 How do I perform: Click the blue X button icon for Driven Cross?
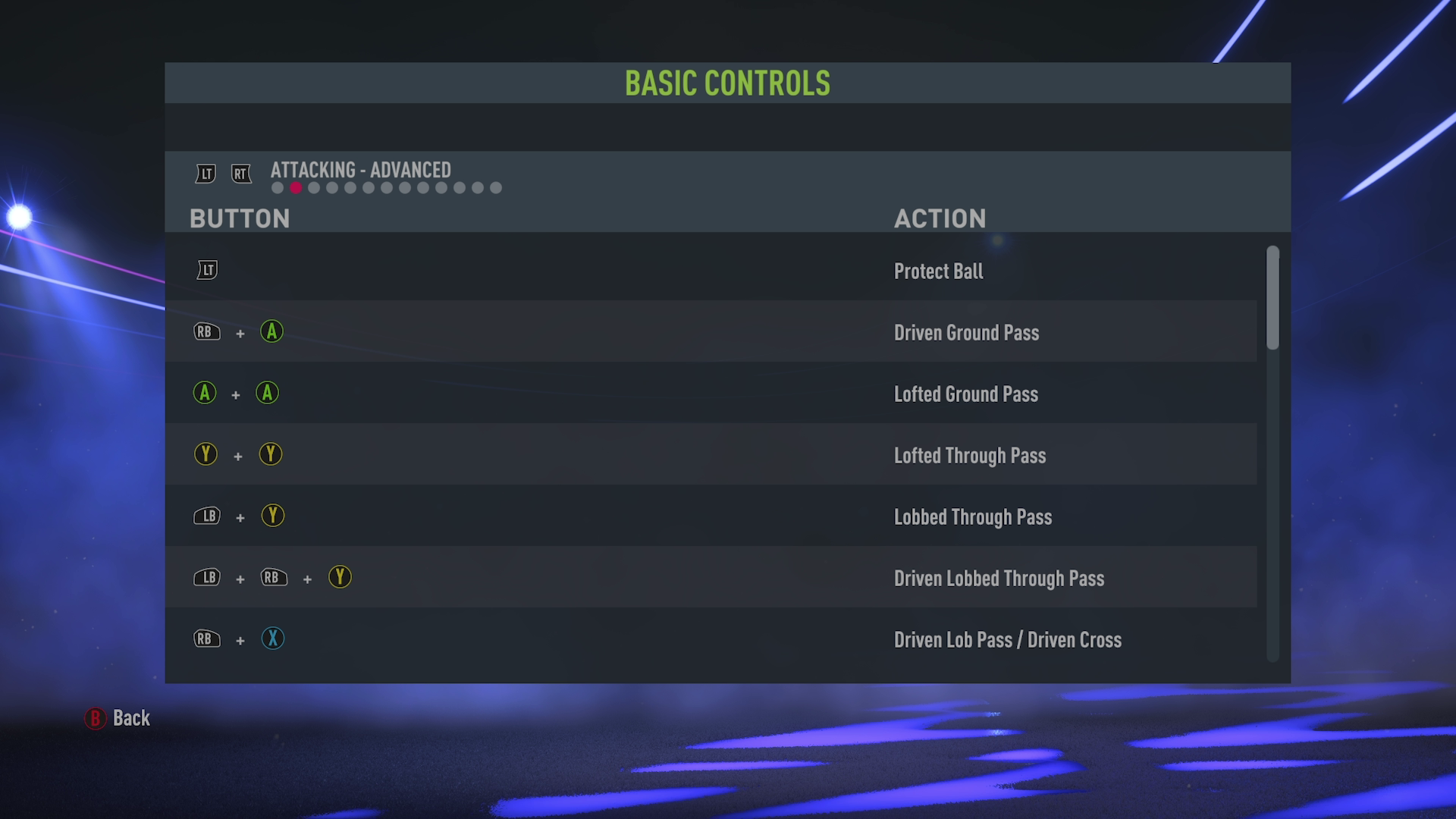(273, 639)
